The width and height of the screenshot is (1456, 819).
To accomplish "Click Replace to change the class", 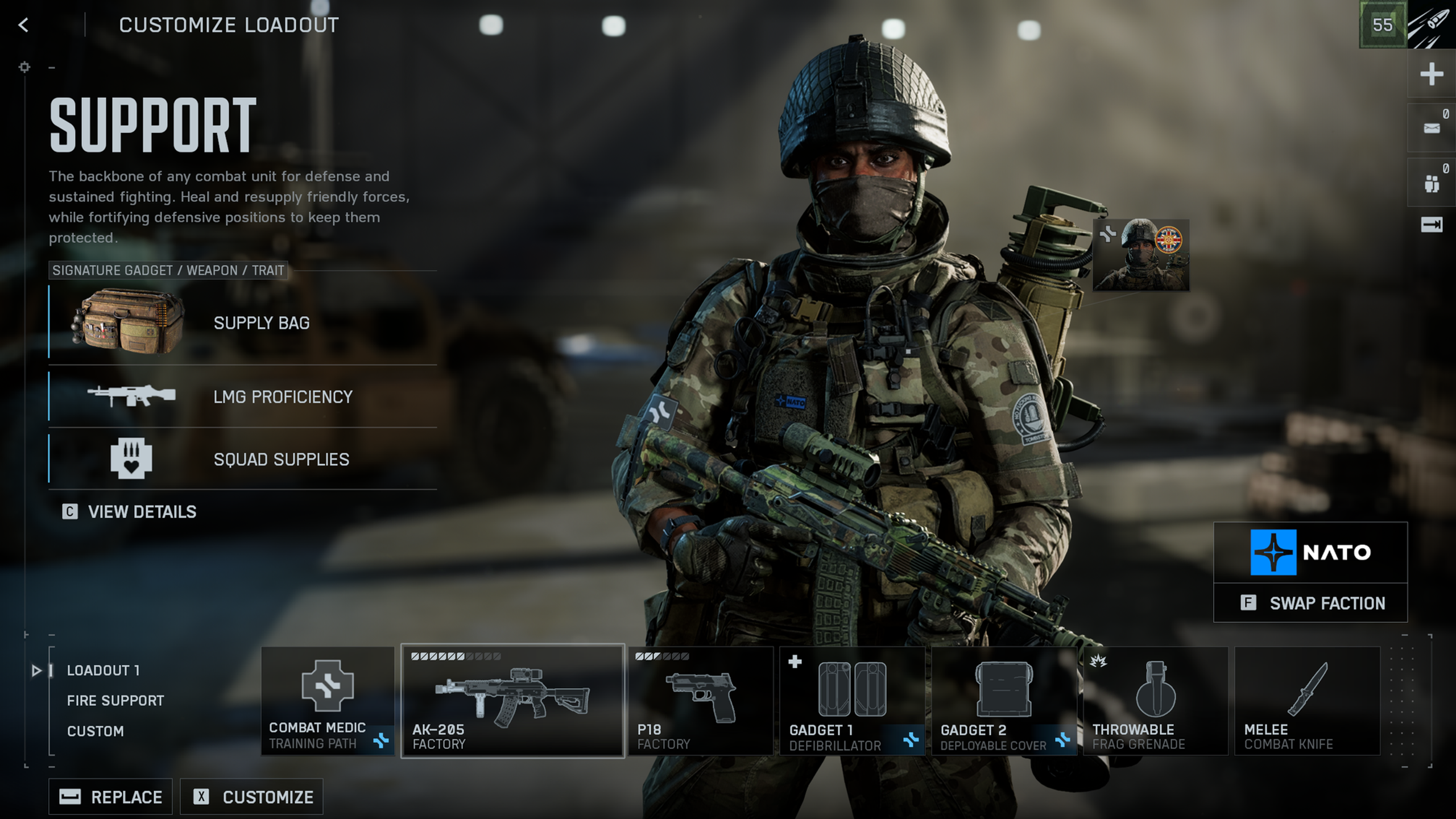I will [110, 796].
